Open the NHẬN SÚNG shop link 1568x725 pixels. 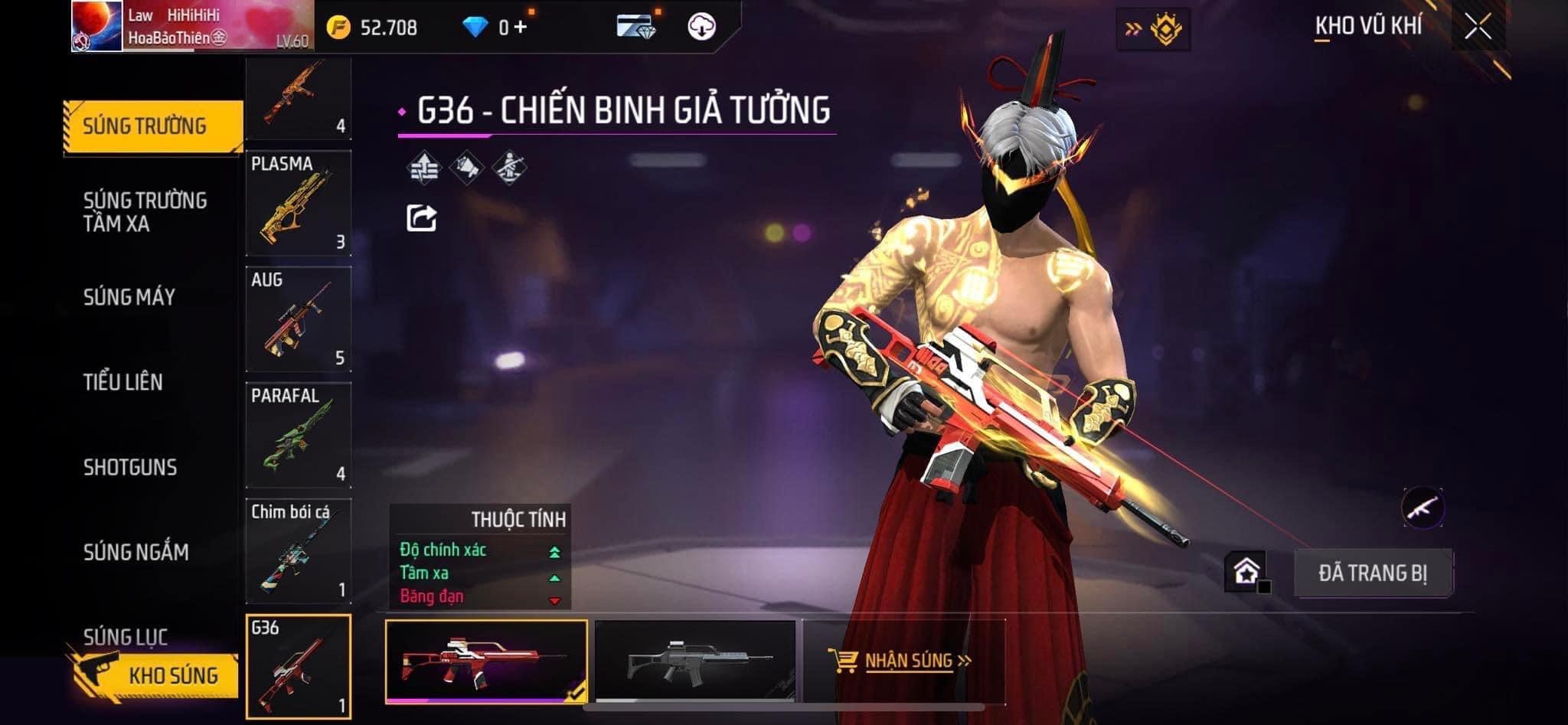click(900, 661)
